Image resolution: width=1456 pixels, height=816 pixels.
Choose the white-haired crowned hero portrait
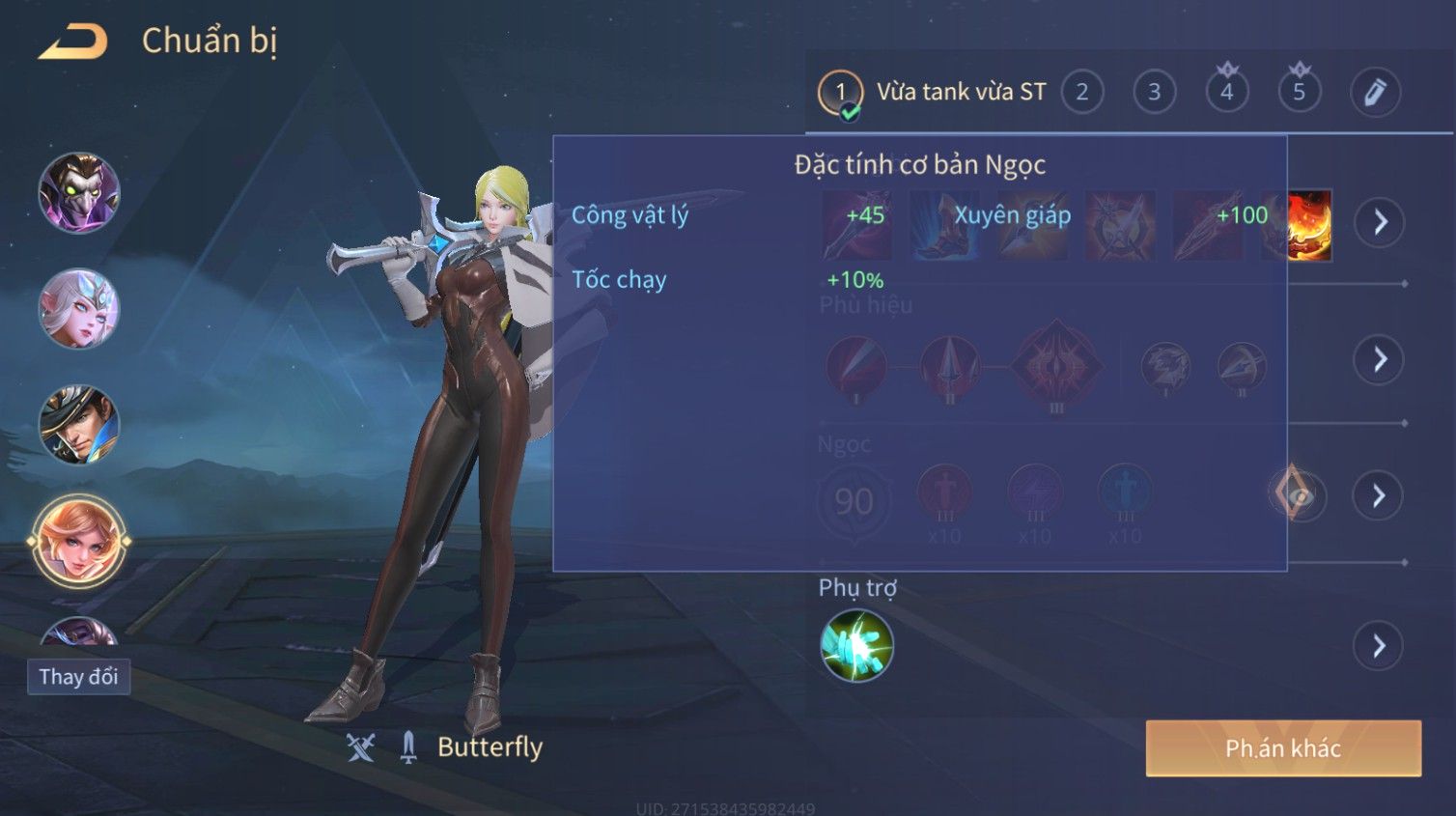[x=78, y=309]
